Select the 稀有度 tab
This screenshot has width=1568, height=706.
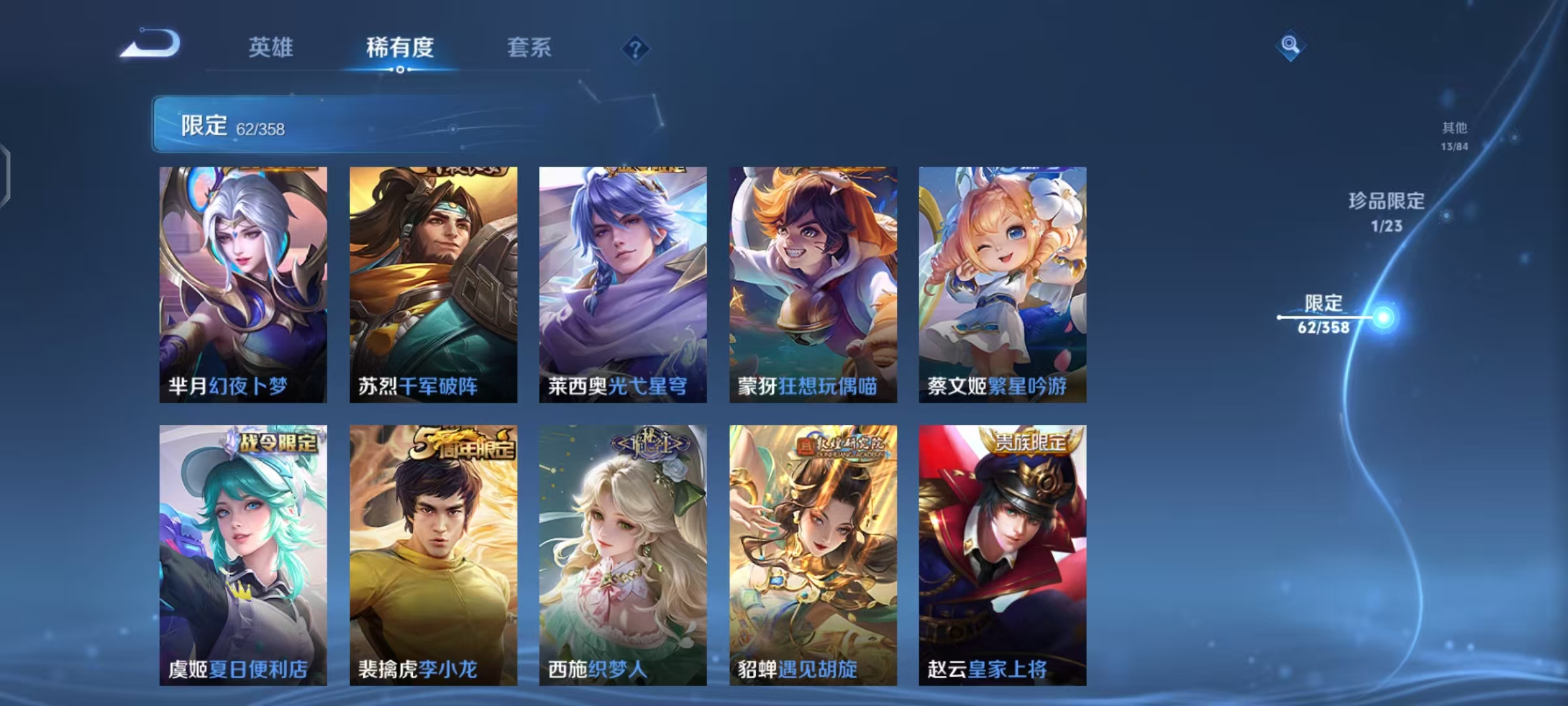pos(400,48)
